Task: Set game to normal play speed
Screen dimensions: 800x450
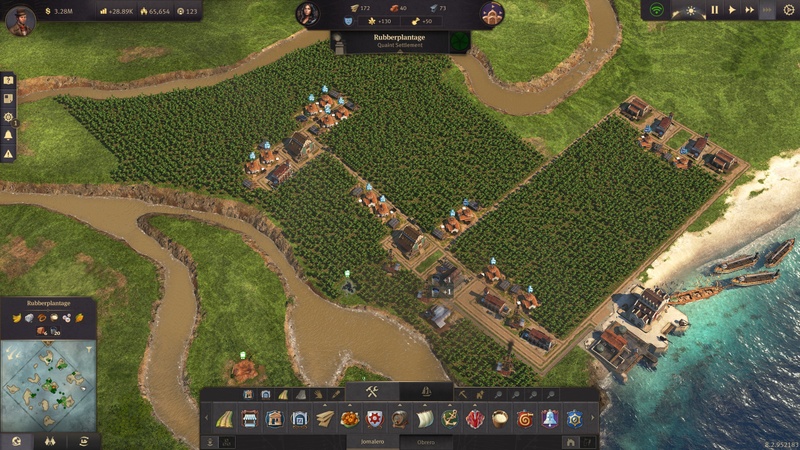Action: [732, 10]
